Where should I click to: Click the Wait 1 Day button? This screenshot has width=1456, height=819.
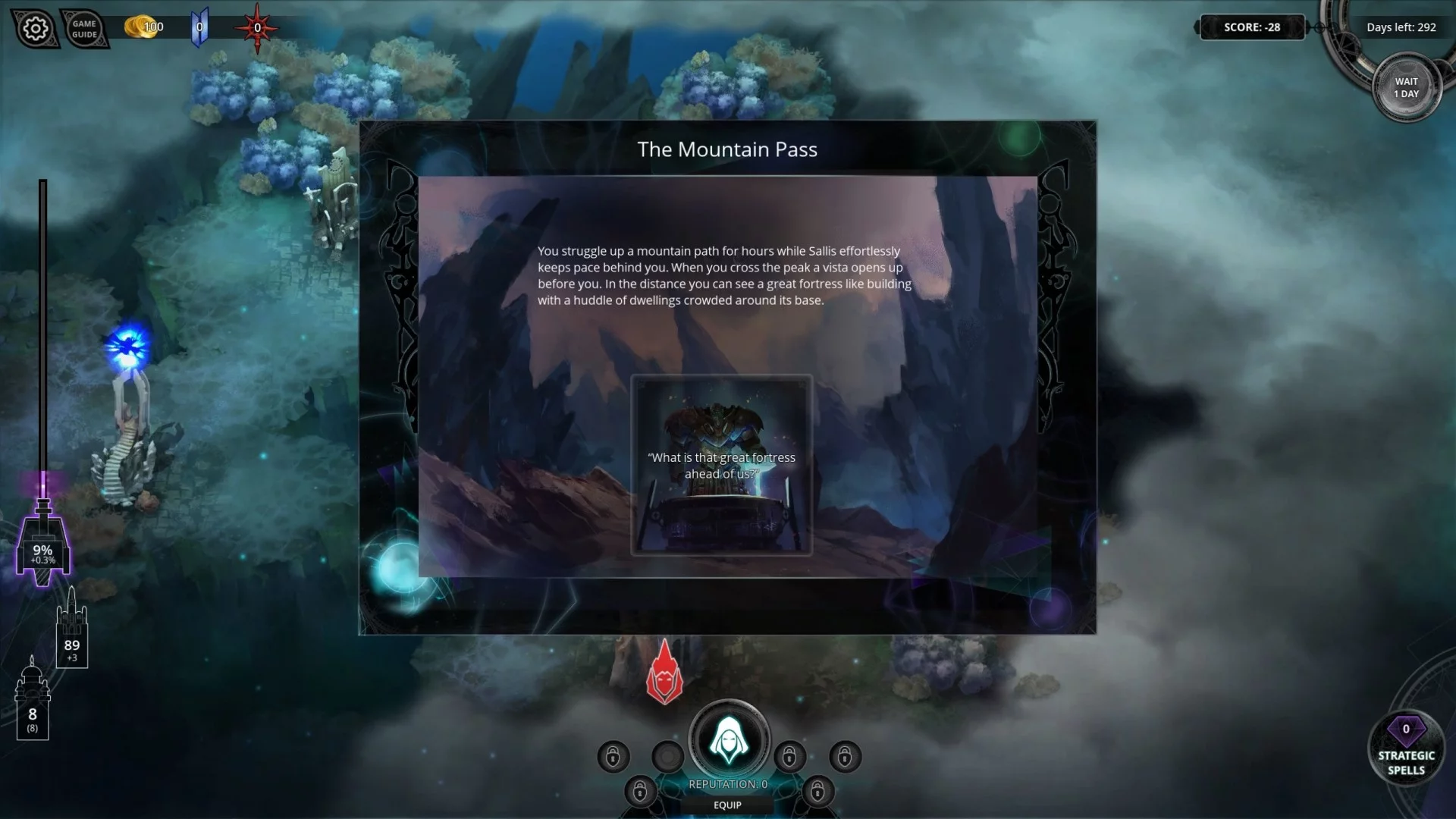tap(1406, 88)
